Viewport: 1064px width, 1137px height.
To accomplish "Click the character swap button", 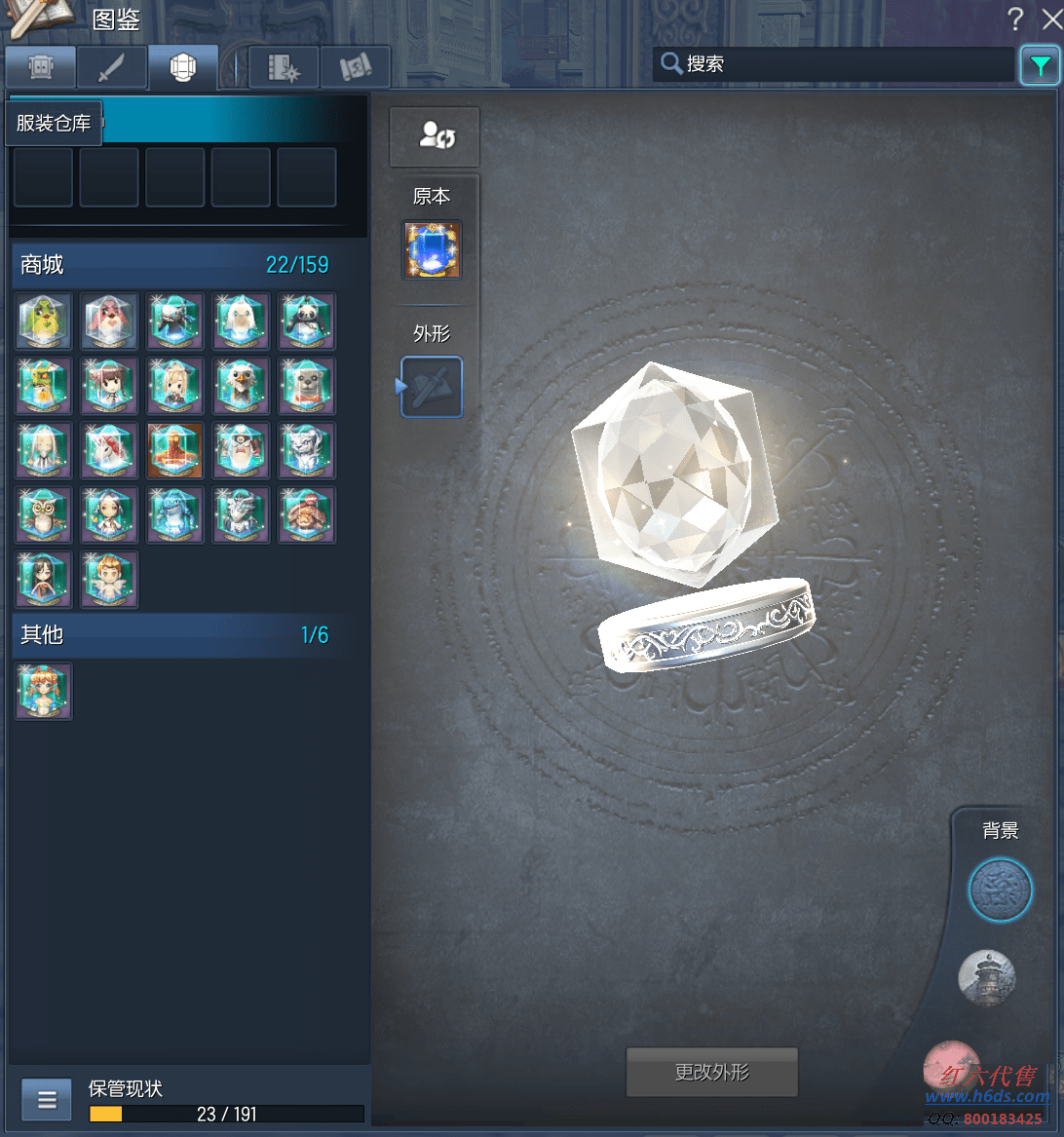I will [x=435, y=136].
